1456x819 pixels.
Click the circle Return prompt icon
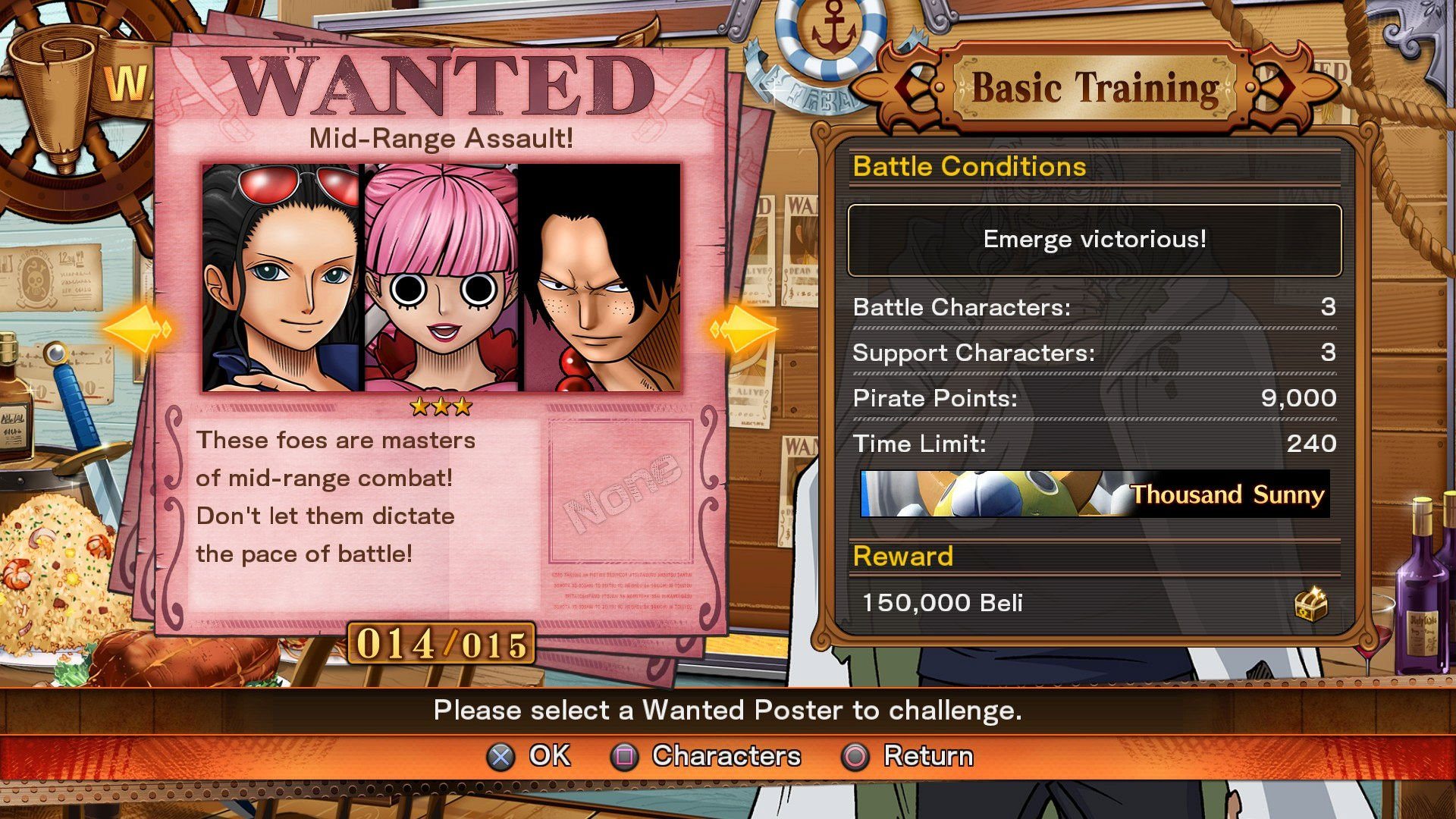(x=855, y=756)
